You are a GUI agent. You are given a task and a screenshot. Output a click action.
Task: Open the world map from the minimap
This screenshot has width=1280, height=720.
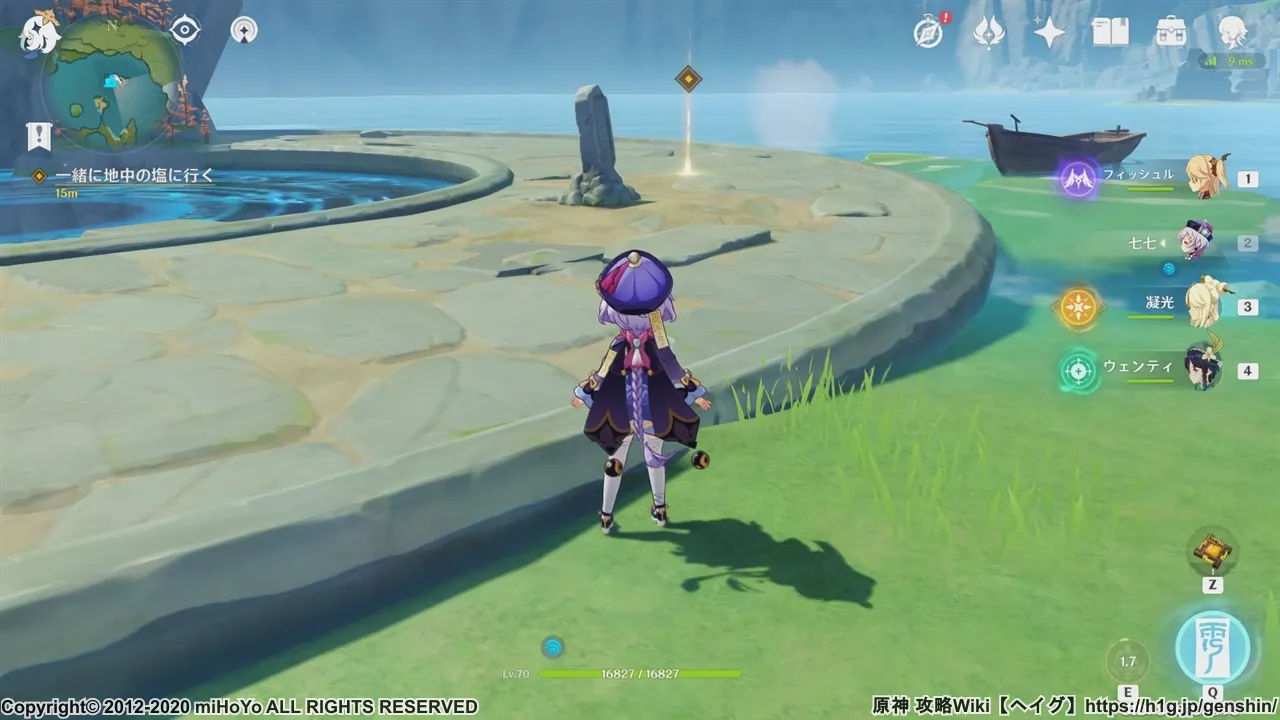click(112, 84)
